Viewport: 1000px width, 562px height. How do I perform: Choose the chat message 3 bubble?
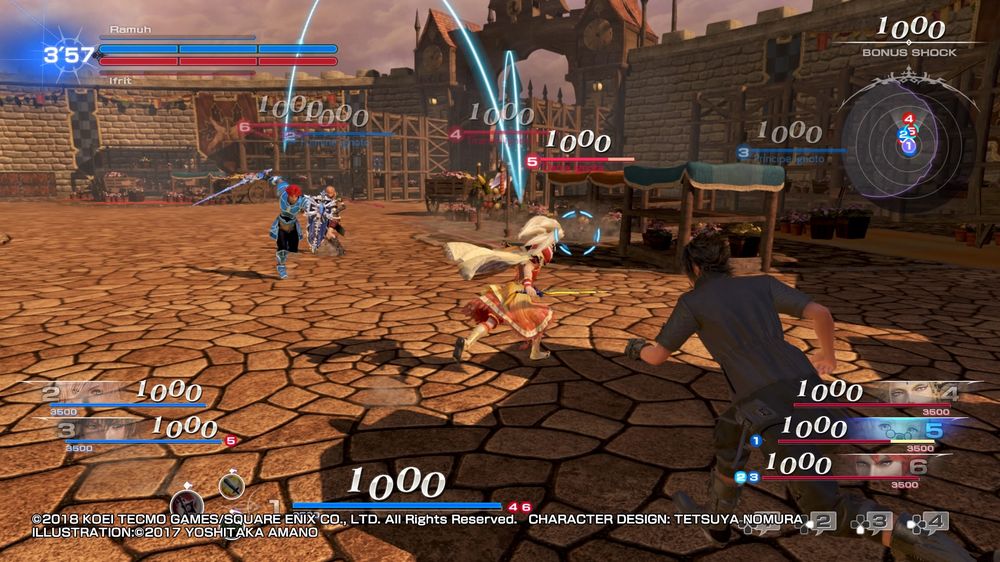pos(876,521)
